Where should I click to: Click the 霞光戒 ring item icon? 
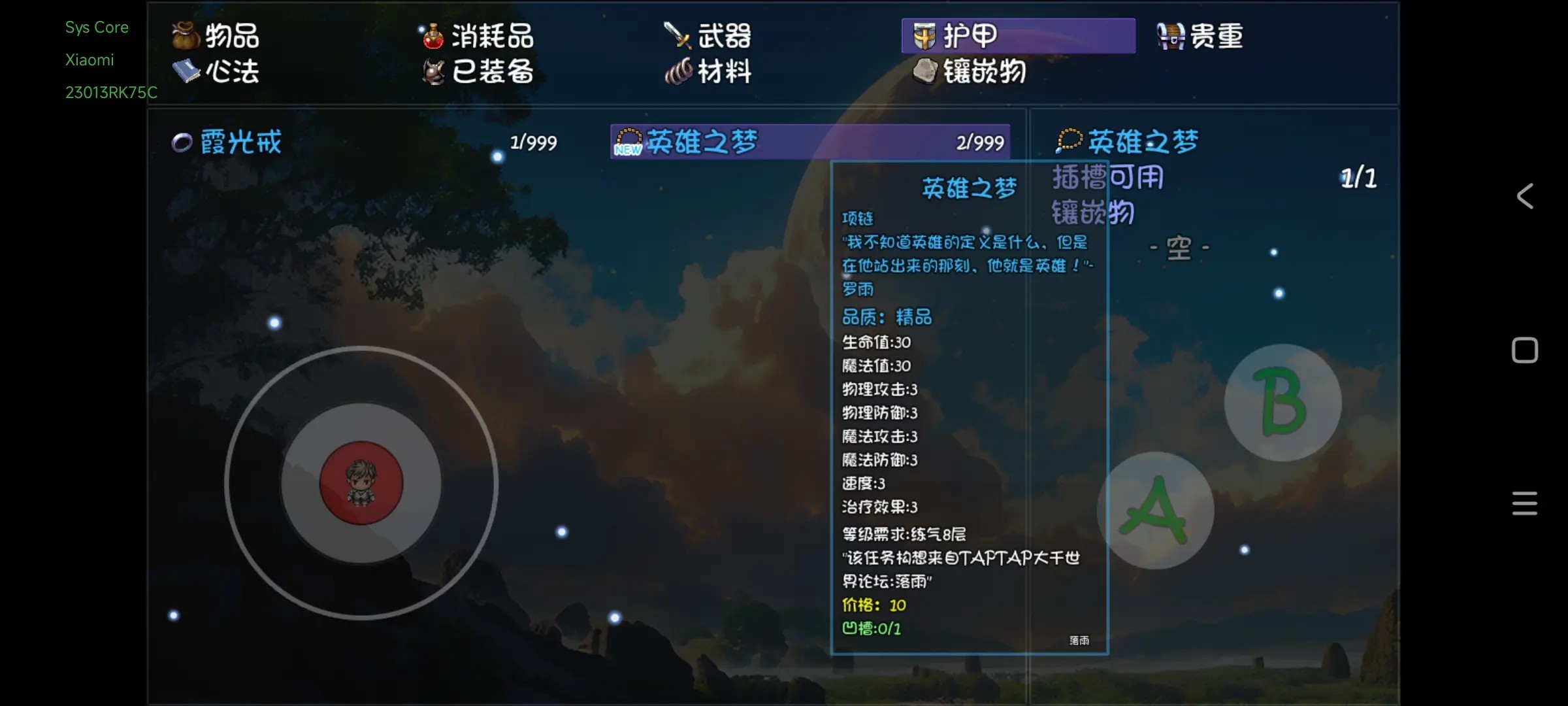182,141
